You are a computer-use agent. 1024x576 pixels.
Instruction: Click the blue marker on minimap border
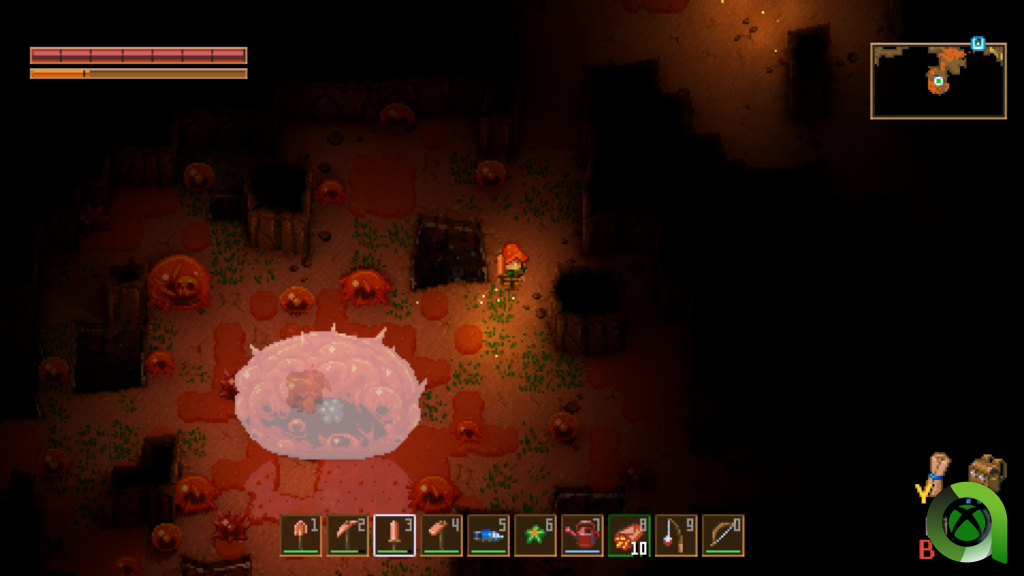pos(977,44)
